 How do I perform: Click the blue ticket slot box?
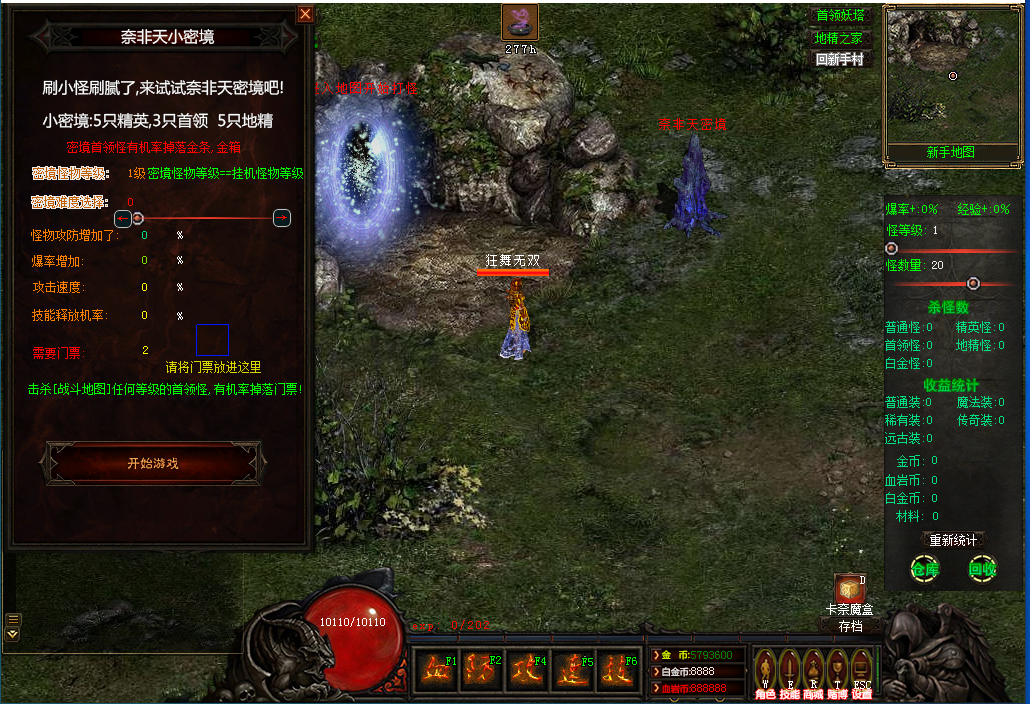[212, 340]
